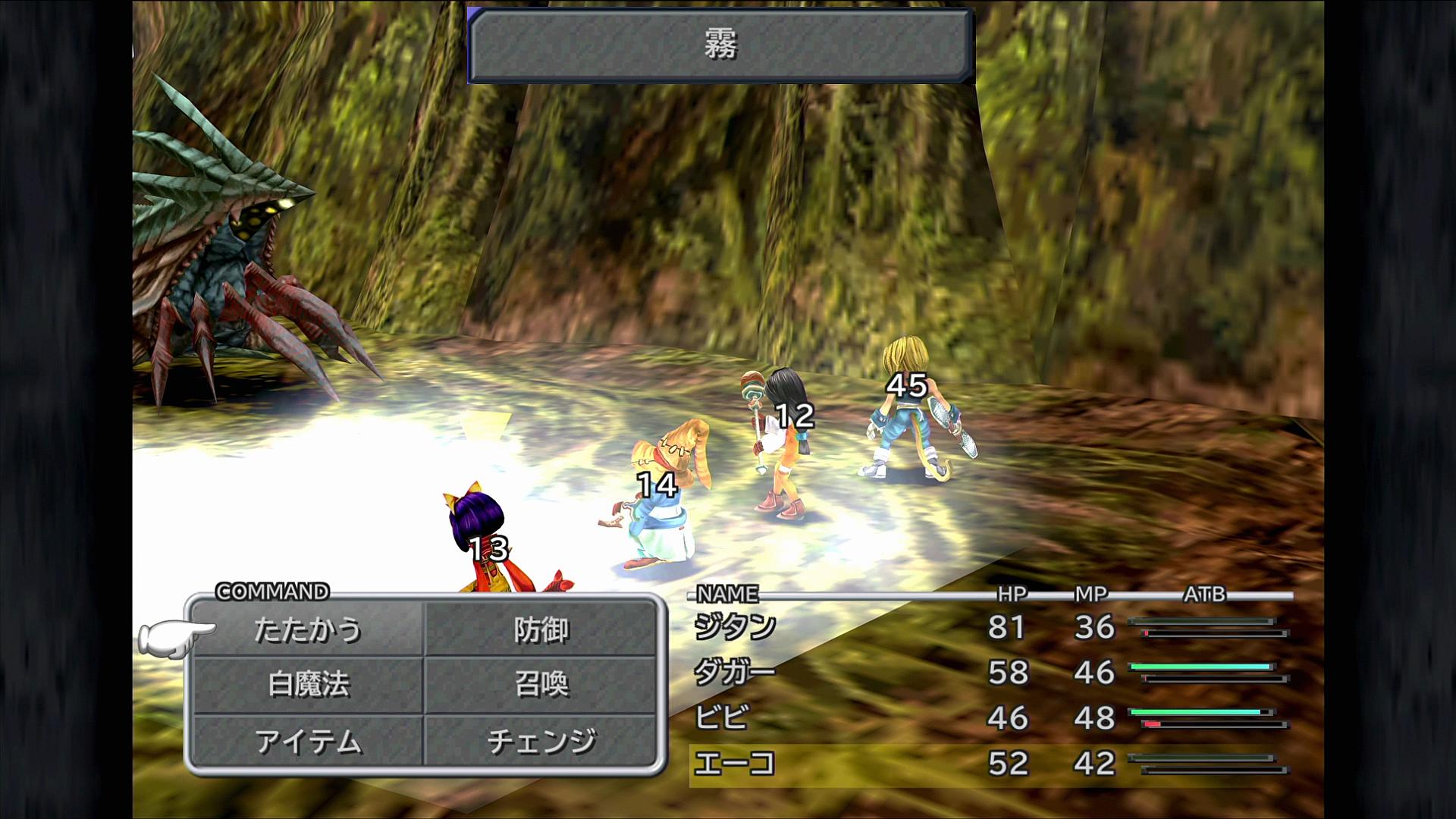
Task: Select ジタン in the party list
Action: (735, 627)
